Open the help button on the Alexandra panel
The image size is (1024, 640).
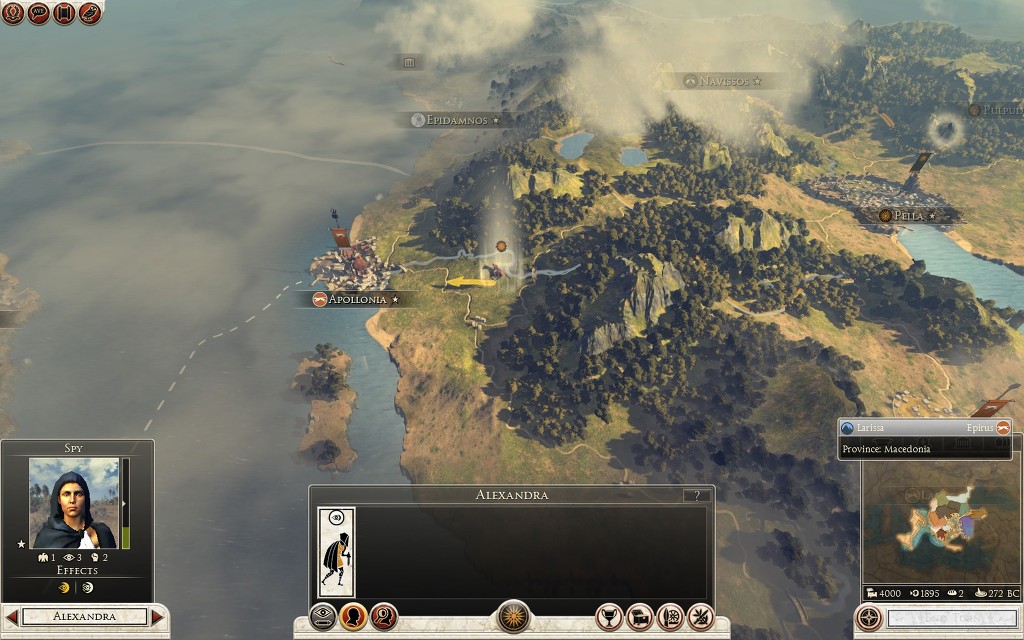point(697,495)
